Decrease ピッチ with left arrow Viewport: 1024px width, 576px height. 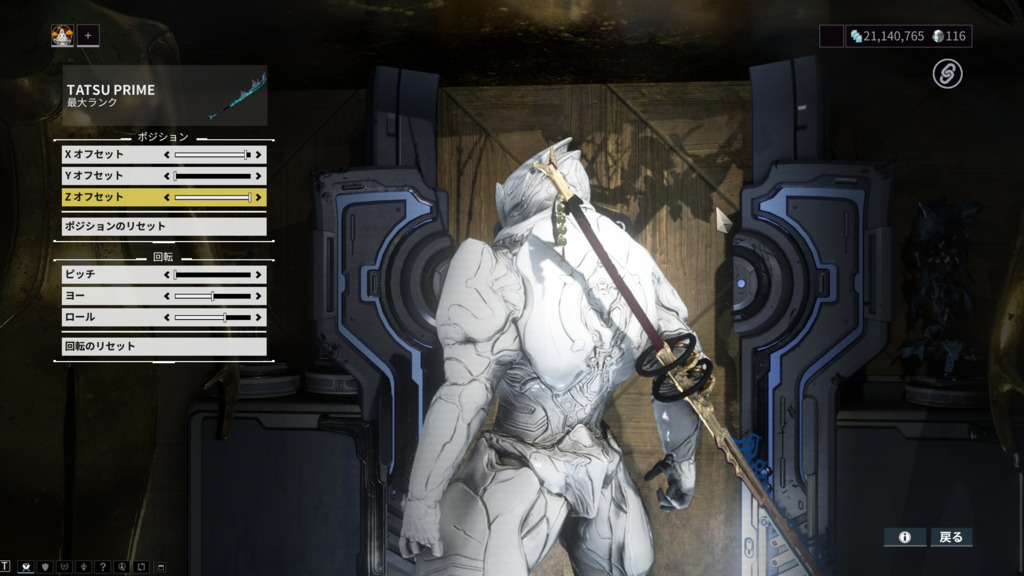[167, 274]
